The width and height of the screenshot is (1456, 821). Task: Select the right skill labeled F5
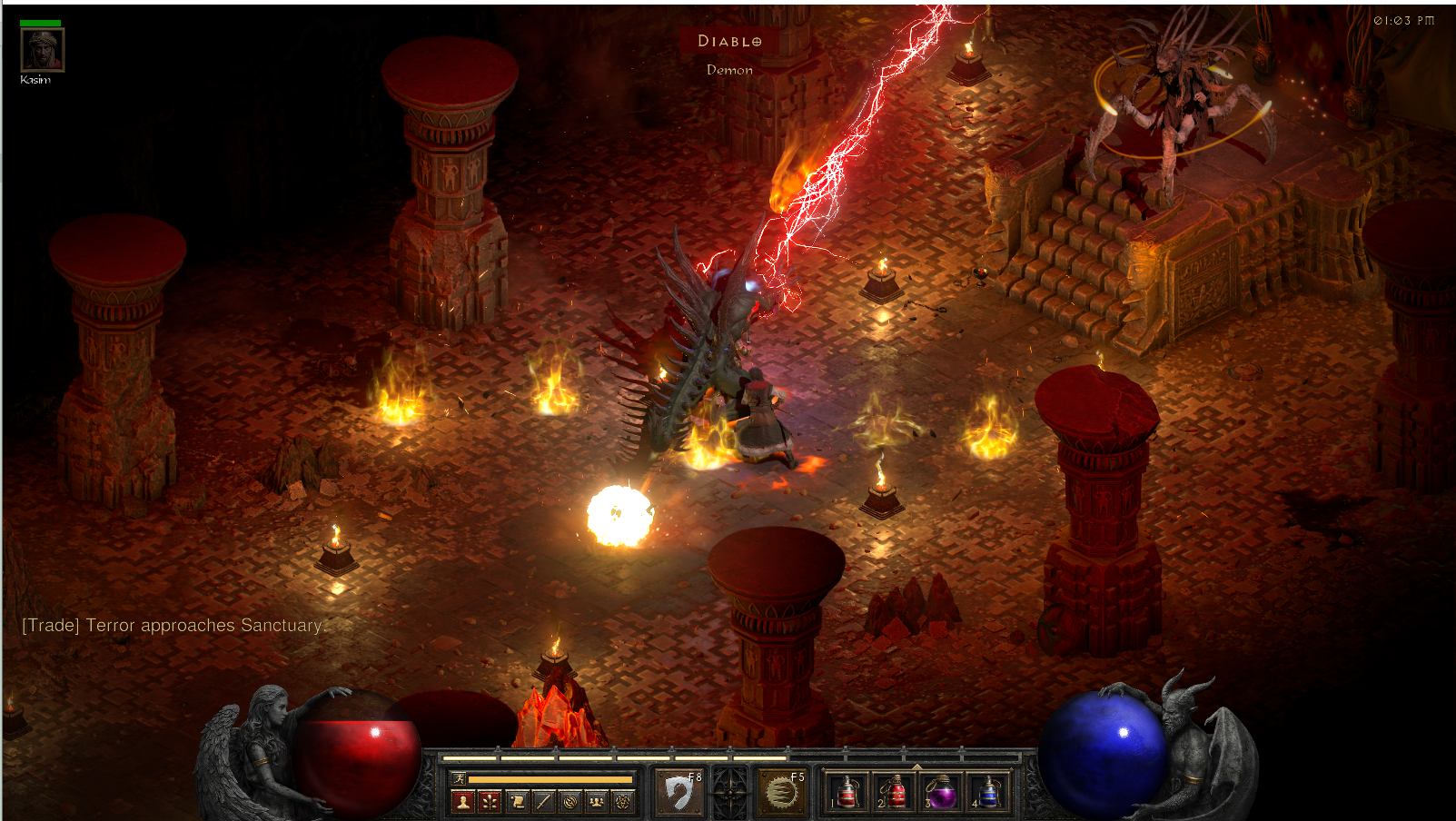click(781, 792)
